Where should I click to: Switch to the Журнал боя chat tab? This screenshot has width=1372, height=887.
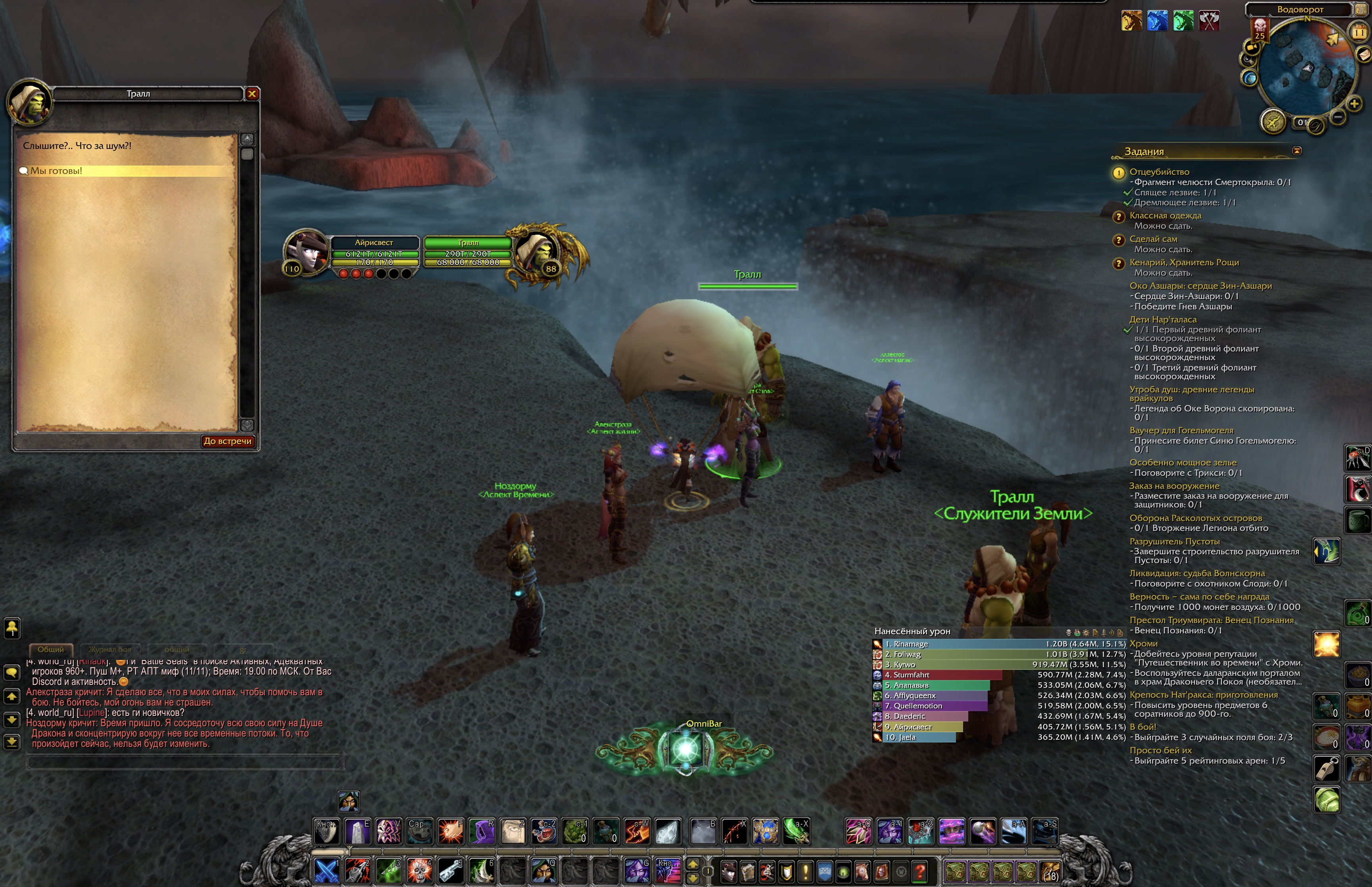pyautogui.click(x=110, y=650)
